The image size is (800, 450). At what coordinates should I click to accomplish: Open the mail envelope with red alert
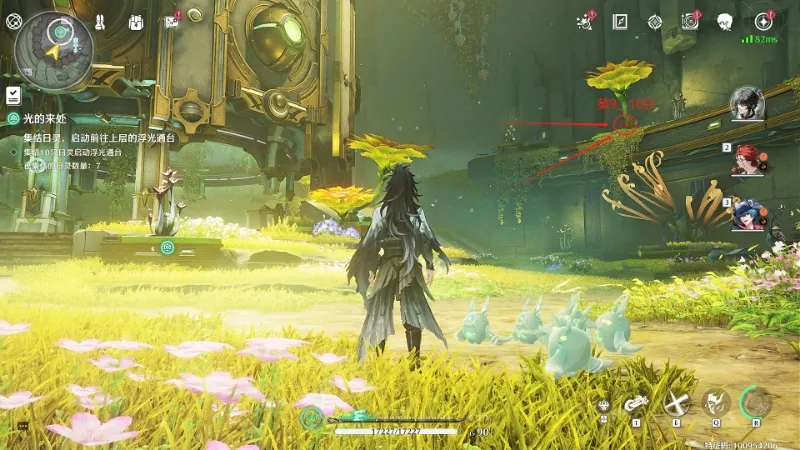[172, 22]
